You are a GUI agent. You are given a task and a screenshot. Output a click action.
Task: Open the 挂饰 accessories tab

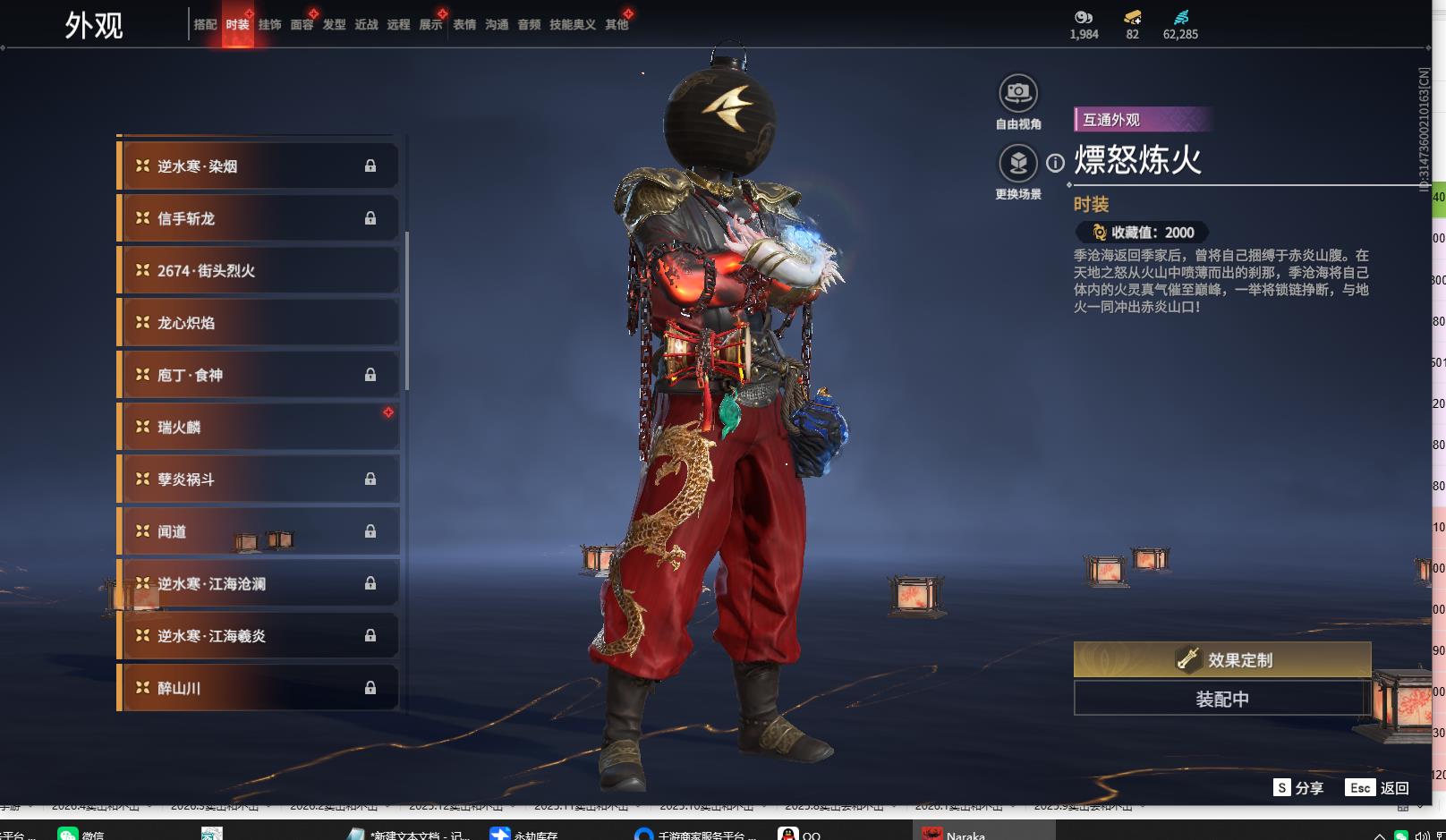click(269, 25)
